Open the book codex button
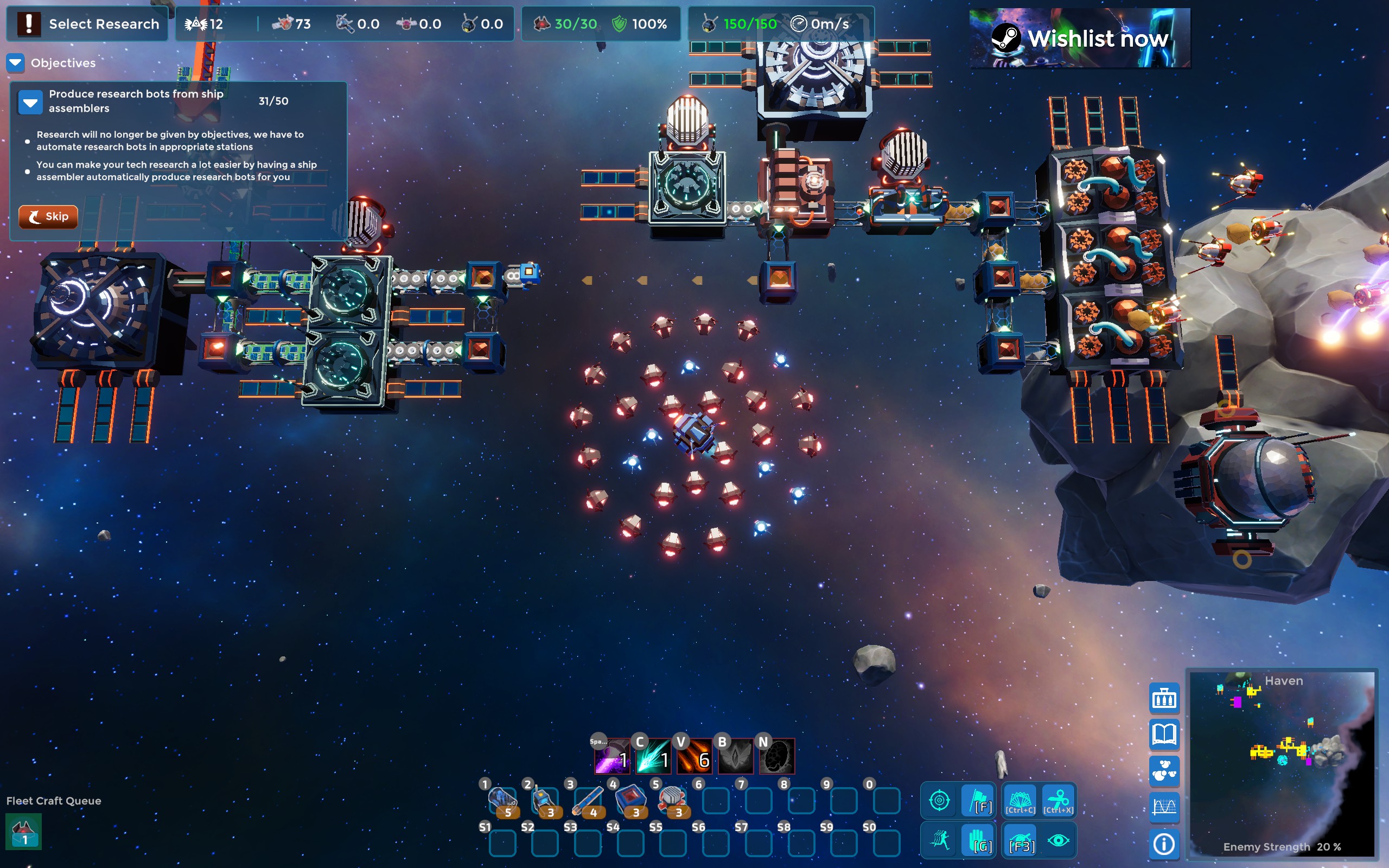Image resolution: width=1389 pixels, height=868 pixels. tap(1164, 734)
